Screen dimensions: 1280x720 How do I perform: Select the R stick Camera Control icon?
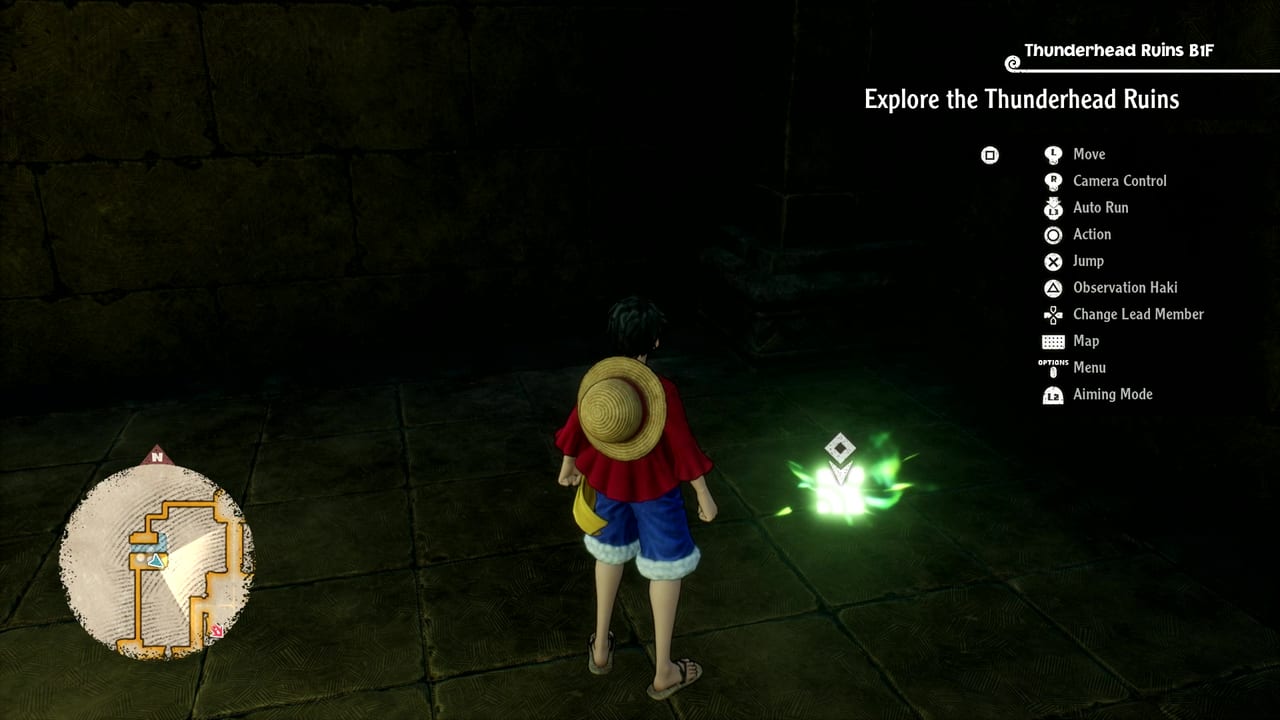(1053, 181)
